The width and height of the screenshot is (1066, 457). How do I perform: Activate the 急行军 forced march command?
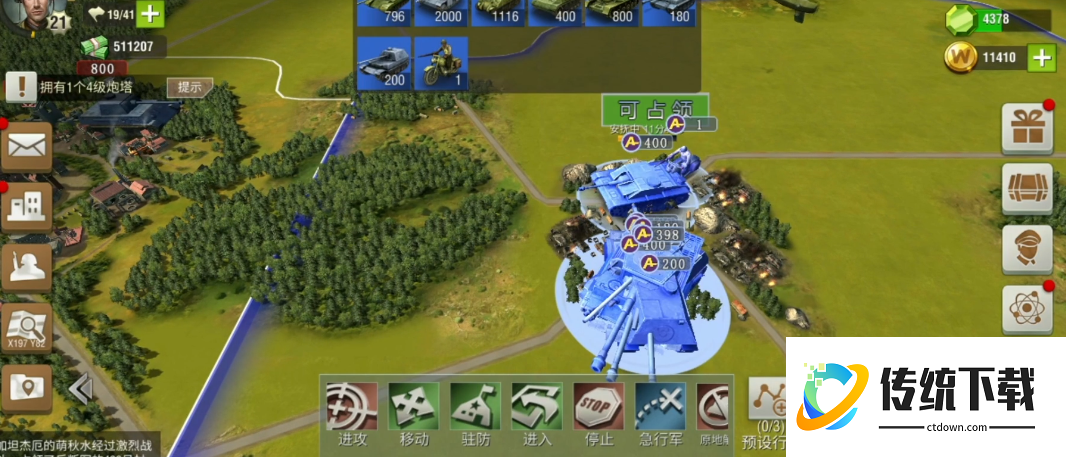pos(660,408)
